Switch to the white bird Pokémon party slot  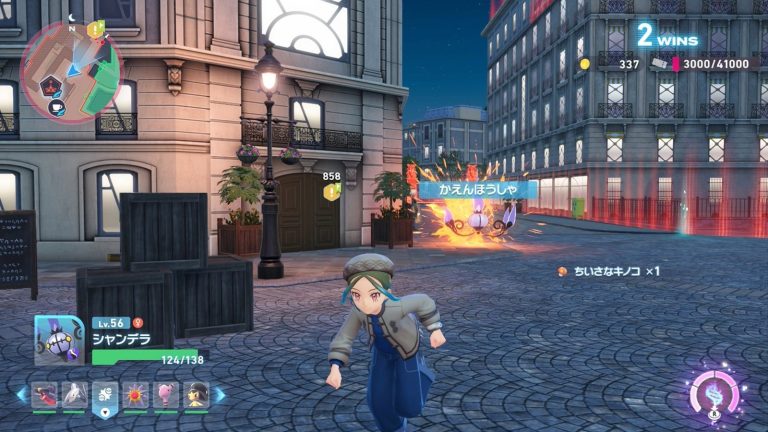tap(74, 396)
